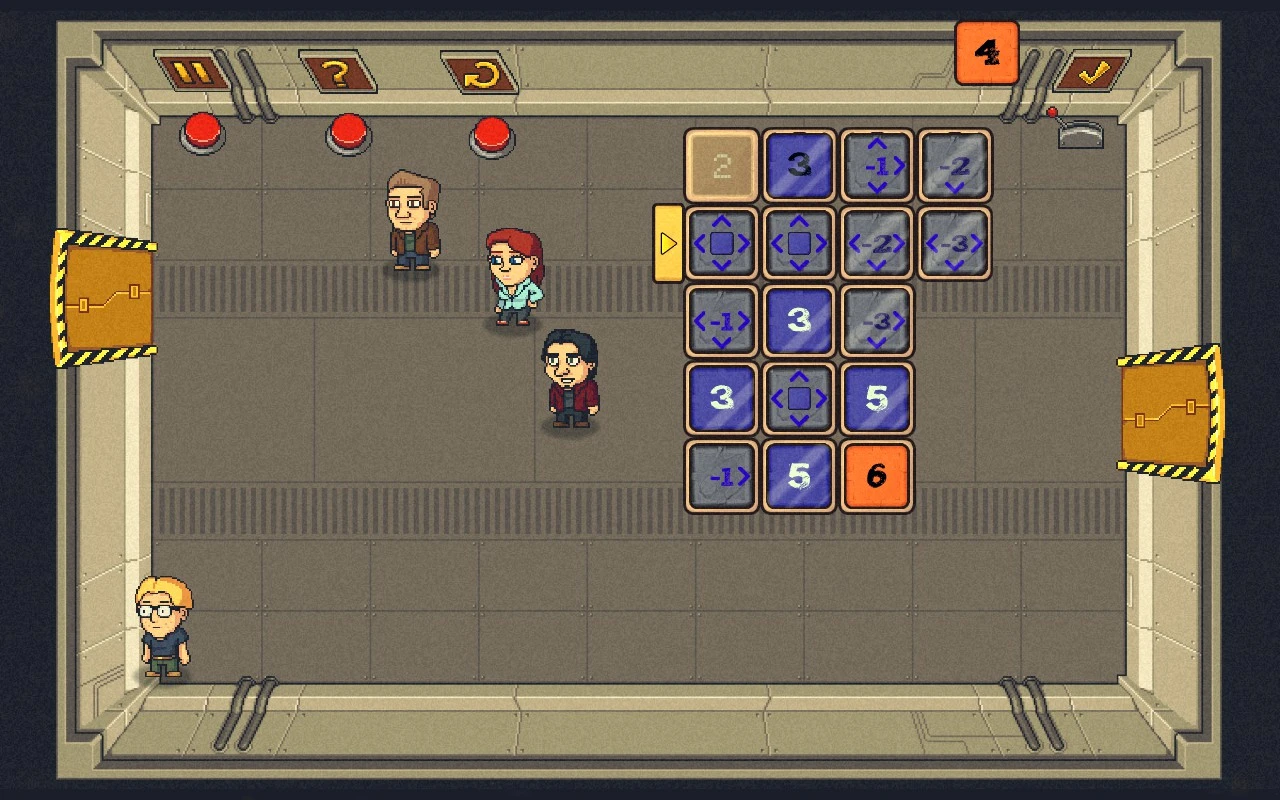Viewport: 1280px width, 800px height.
Task: Open the question mark help
Action: pos(337,72)
